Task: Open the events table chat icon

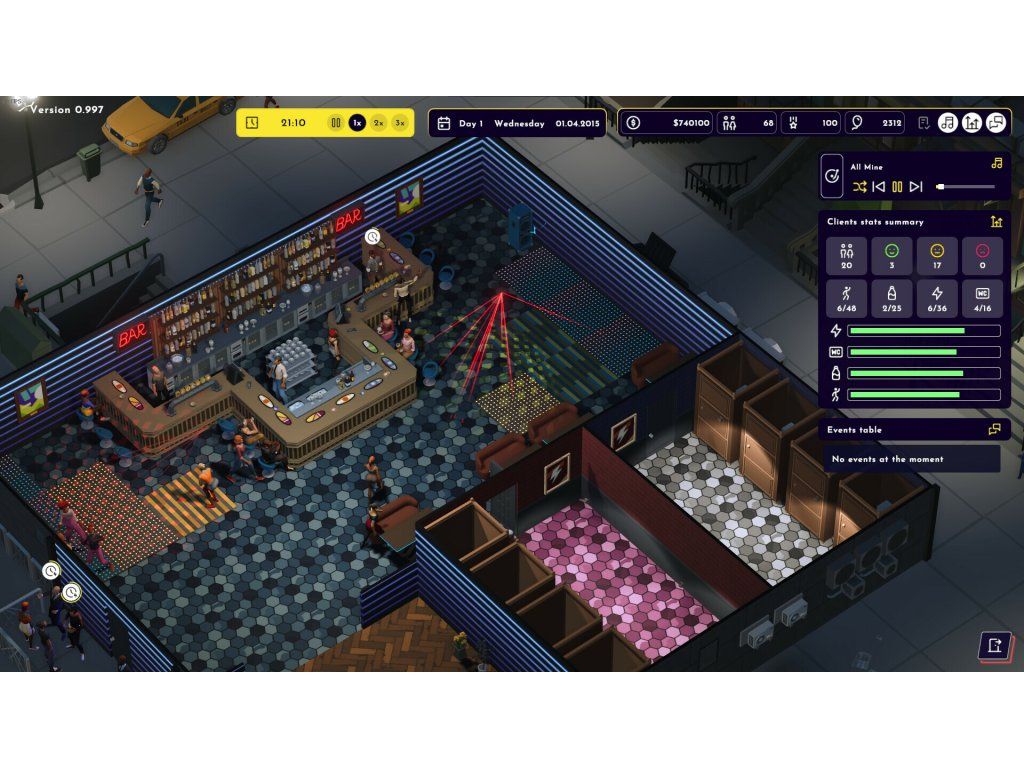Action: (x=995, y=429)
